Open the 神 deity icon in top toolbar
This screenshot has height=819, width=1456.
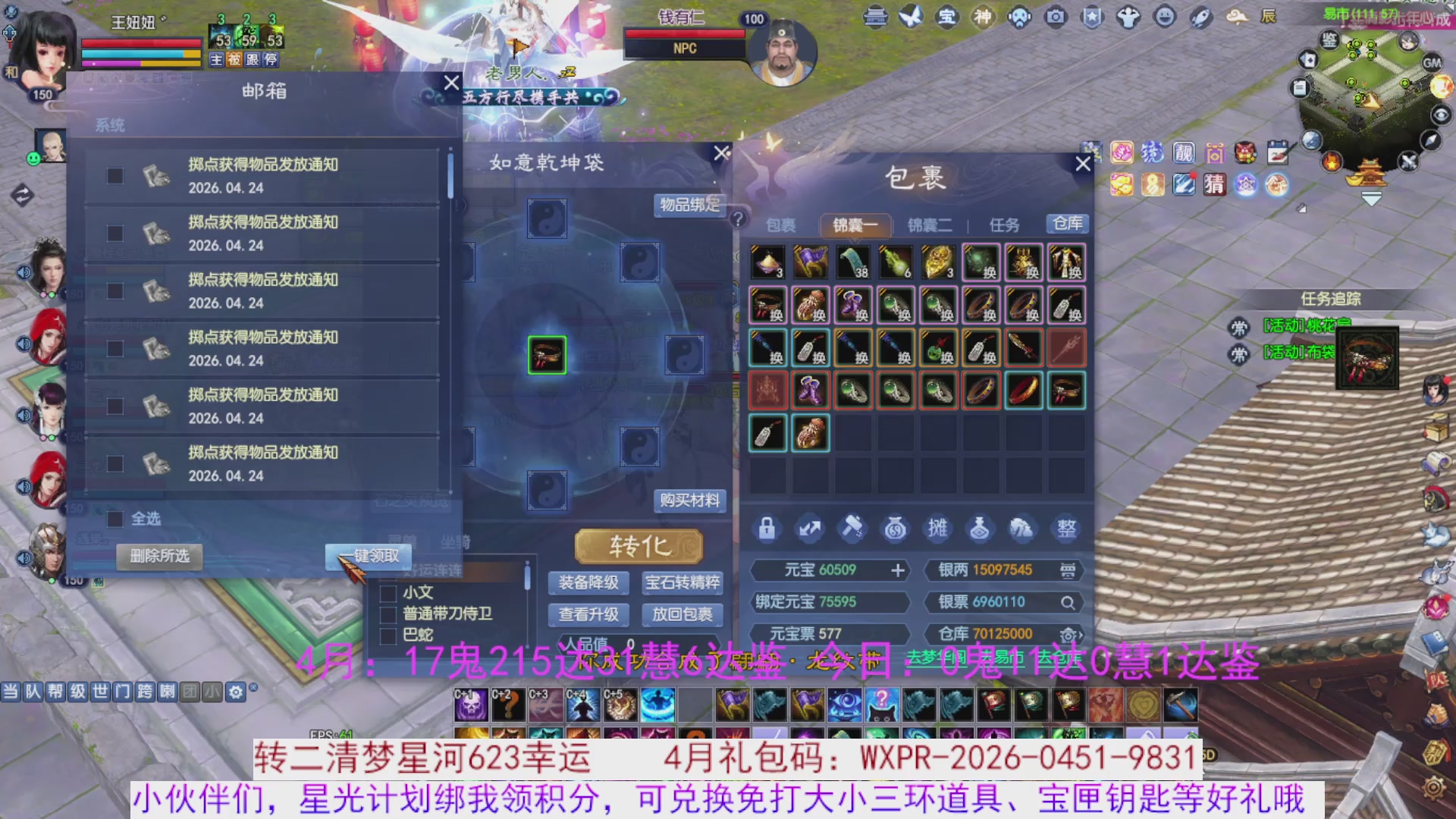982,17
